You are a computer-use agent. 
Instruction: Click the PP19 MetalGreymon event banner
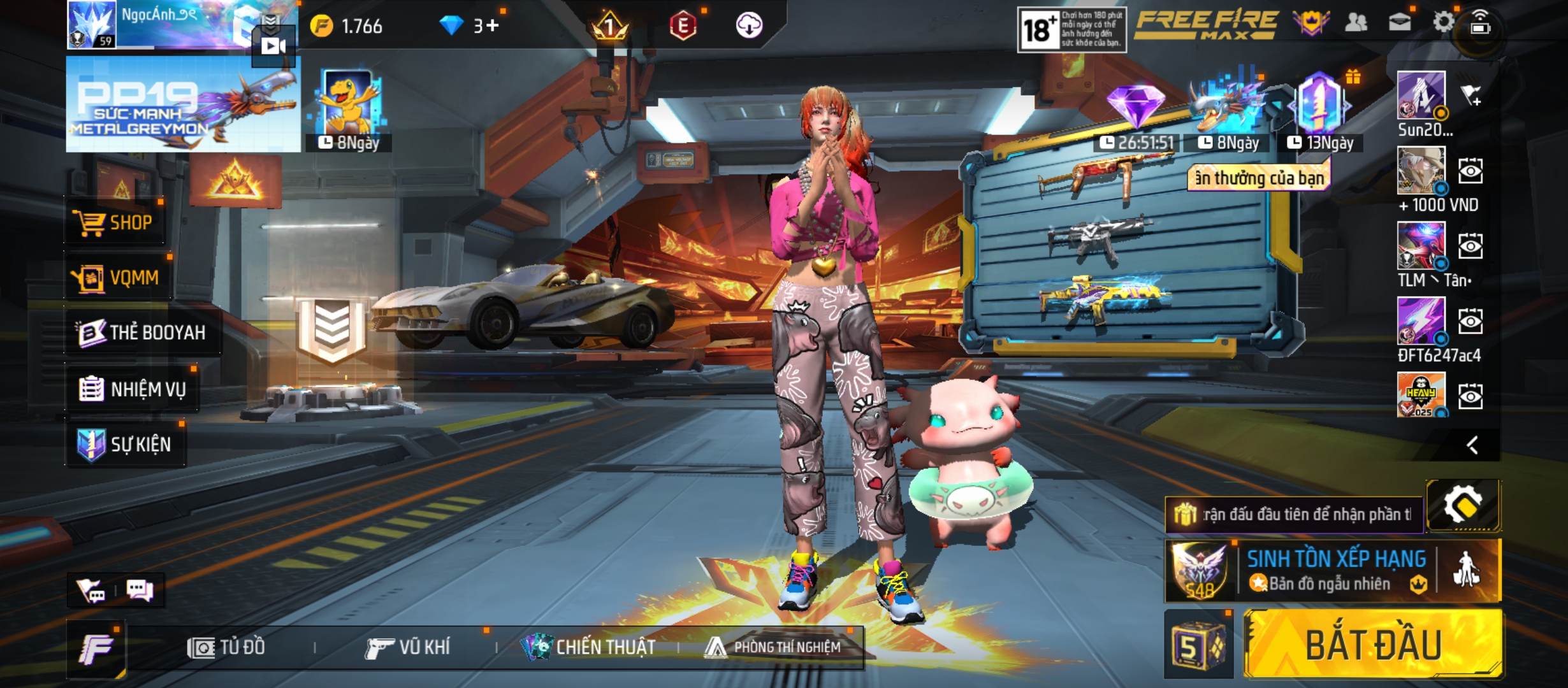[x=183, y=104]
